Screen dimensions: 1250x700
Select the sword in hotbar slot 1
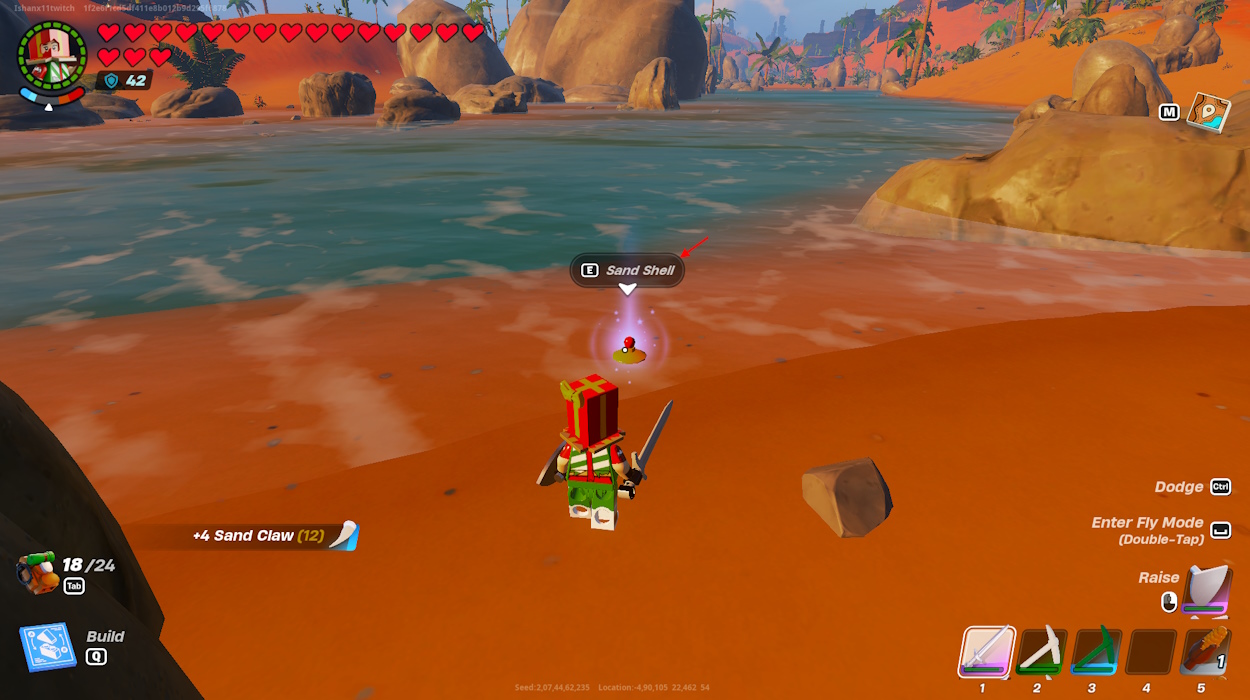pos(987,652)
